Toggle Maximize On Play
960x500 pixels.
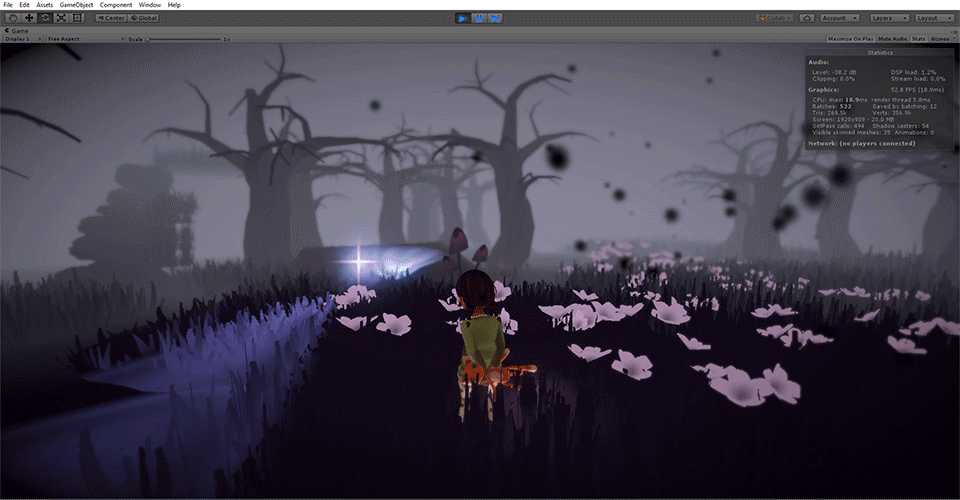(x=849, y=39)
